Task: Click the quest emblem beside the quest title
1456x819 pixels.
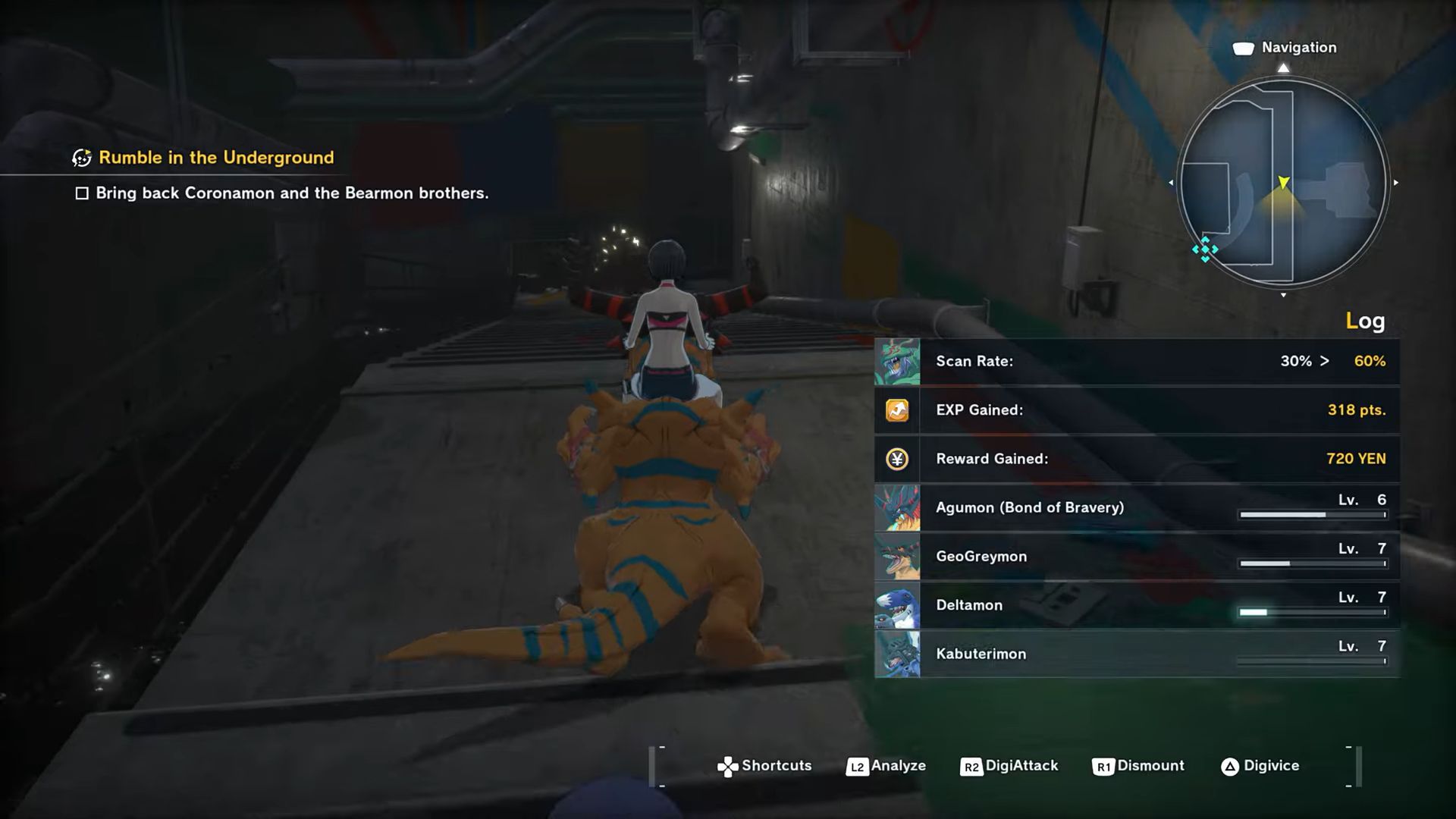Action: click(81, 158)
